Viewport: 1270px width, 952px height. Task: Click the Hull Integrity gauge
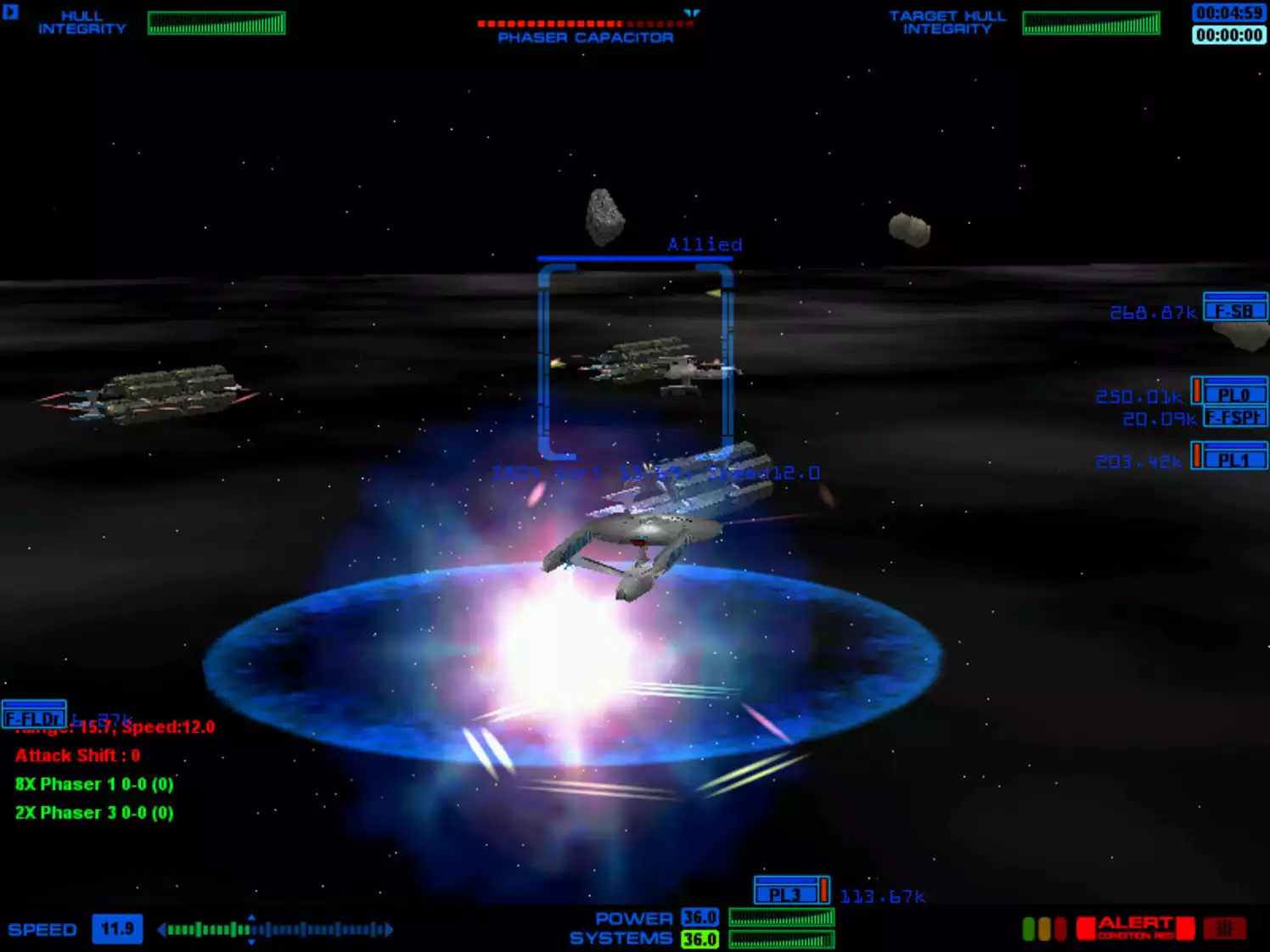point(216,21)
